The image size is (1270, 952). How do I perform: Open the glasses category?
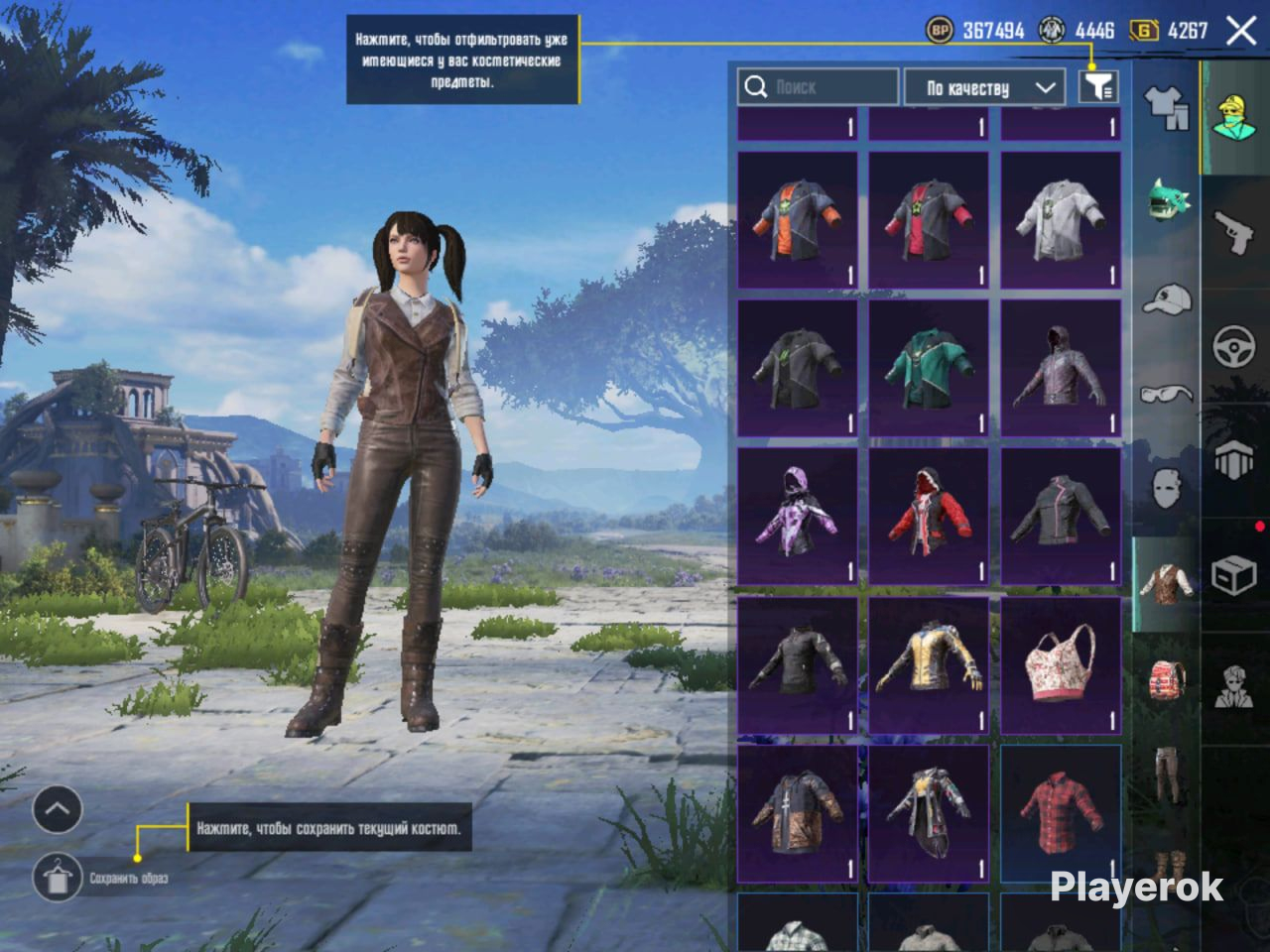(x=1167, y=394)
